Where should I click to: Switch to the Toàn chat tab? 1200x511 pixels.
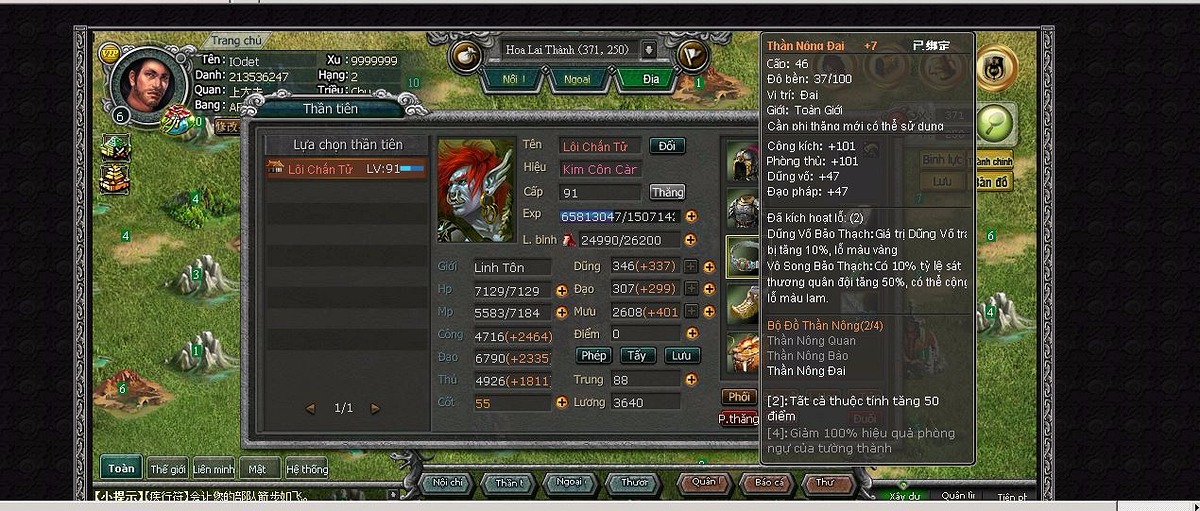pyautogui.click(x=121, y=468)
